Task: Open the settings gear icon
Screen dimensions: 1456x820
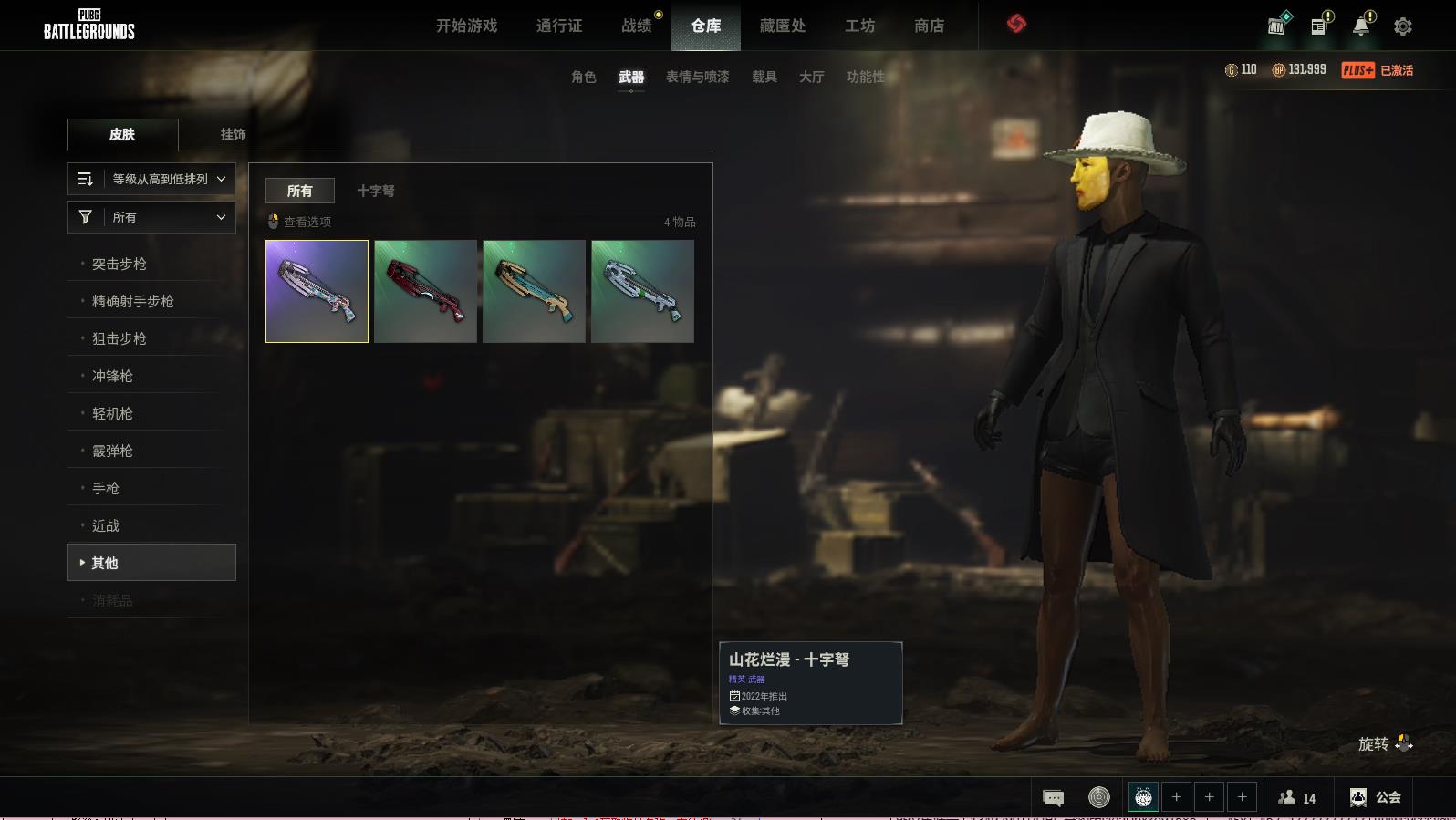Action: (1403, 26)
